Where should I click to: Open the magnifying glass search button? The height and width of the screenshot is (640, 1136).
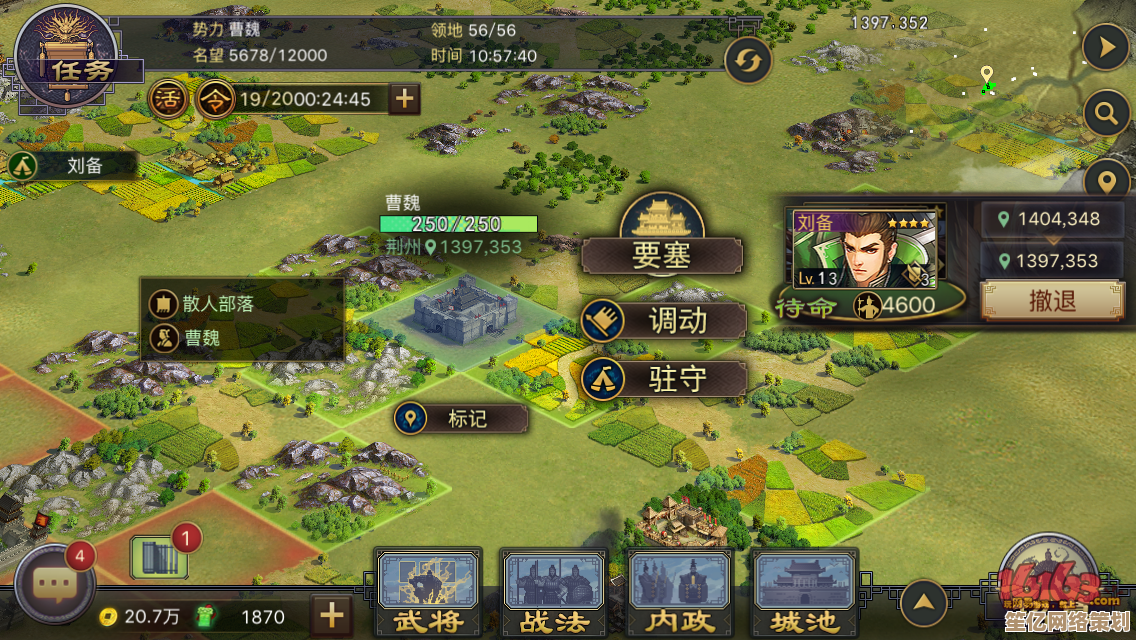(1106, 114)
